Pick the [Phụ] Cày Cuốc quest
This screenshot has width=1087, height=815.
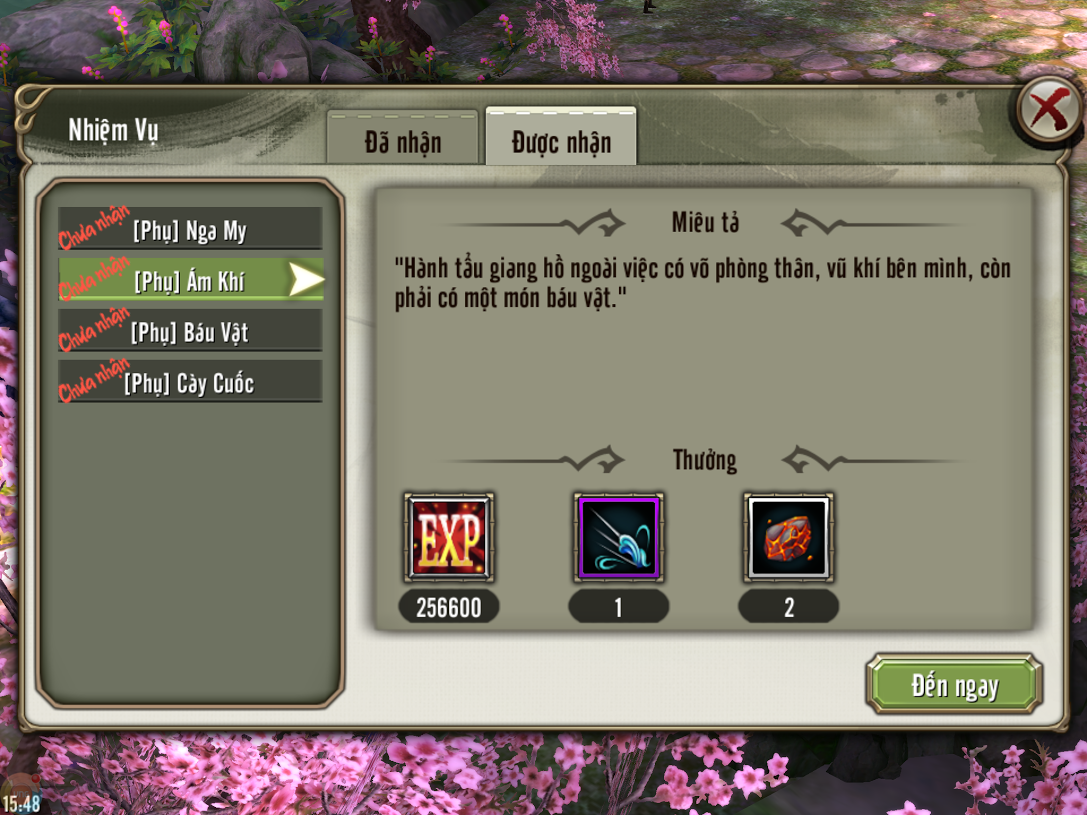[190, 383]
